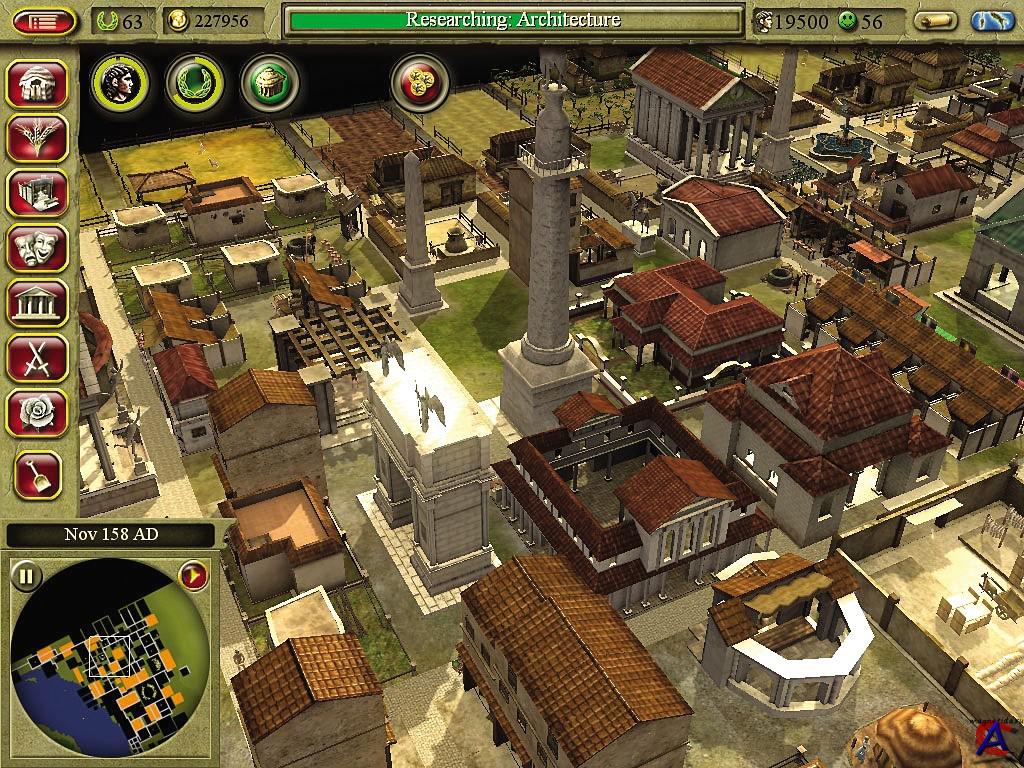Open the workshop building category
Viewport: 1024px width, 768px height.
pyautogui.click(x=37, y=193)
